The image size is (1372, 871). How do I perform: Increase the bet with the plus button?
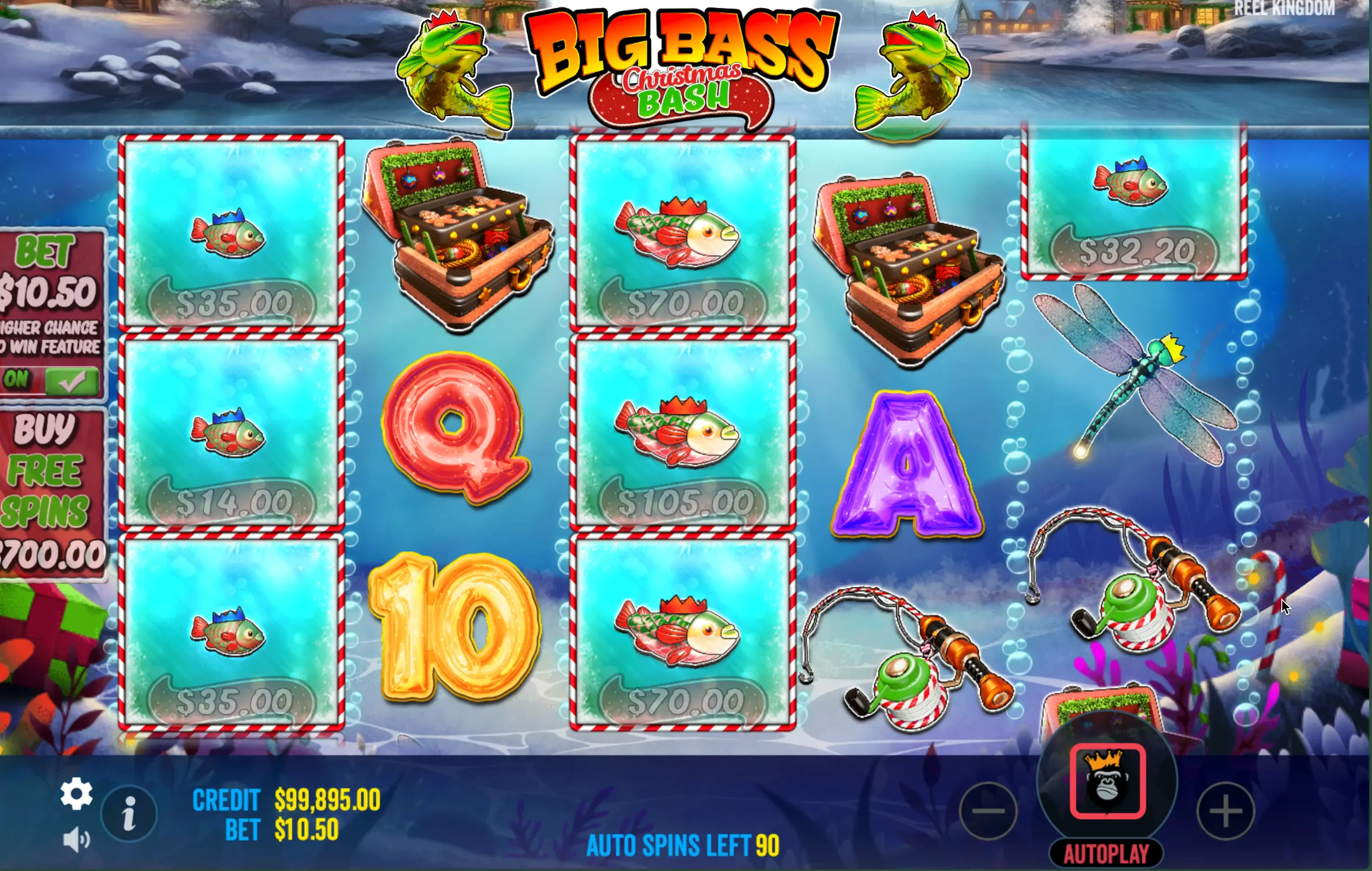click(x=1225, y=811)
